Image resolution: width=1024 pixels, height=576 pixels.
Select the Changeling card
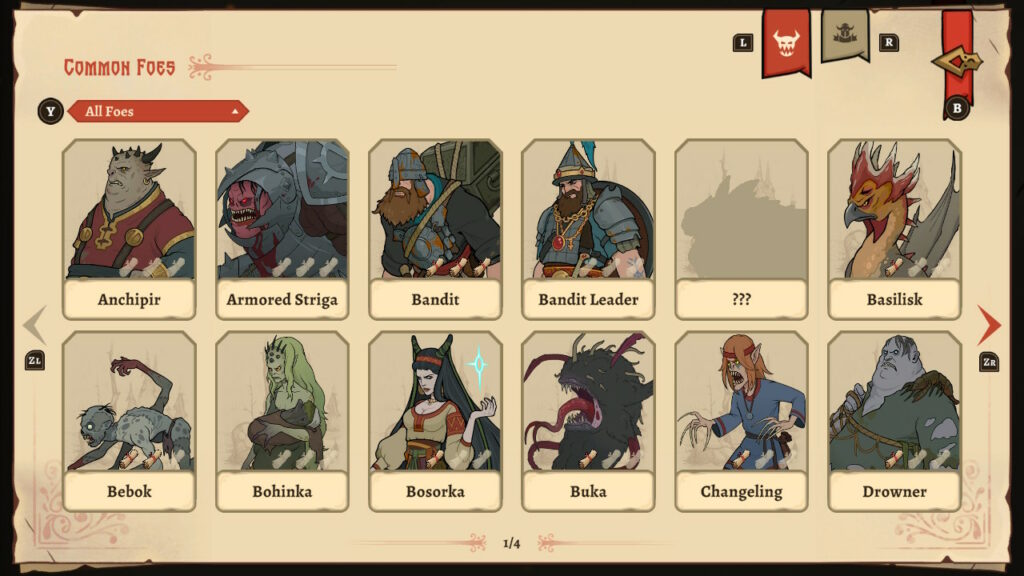741,420
